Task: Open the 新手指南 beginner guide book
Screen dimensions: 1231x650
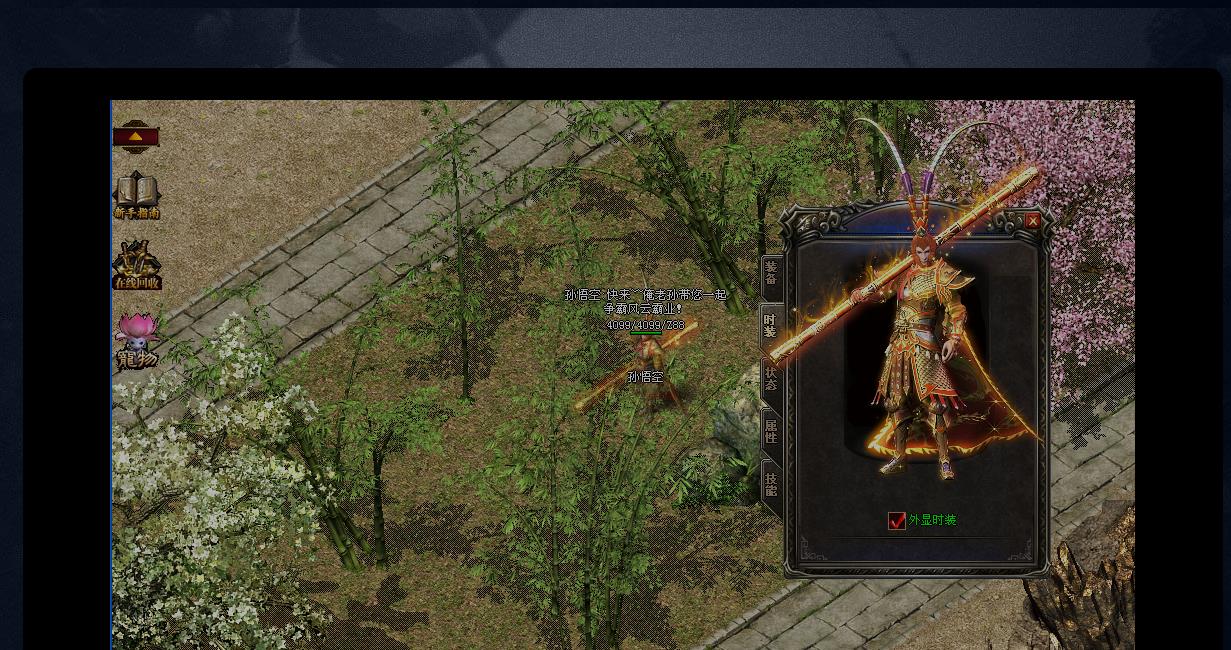Action: coord(136,195)
